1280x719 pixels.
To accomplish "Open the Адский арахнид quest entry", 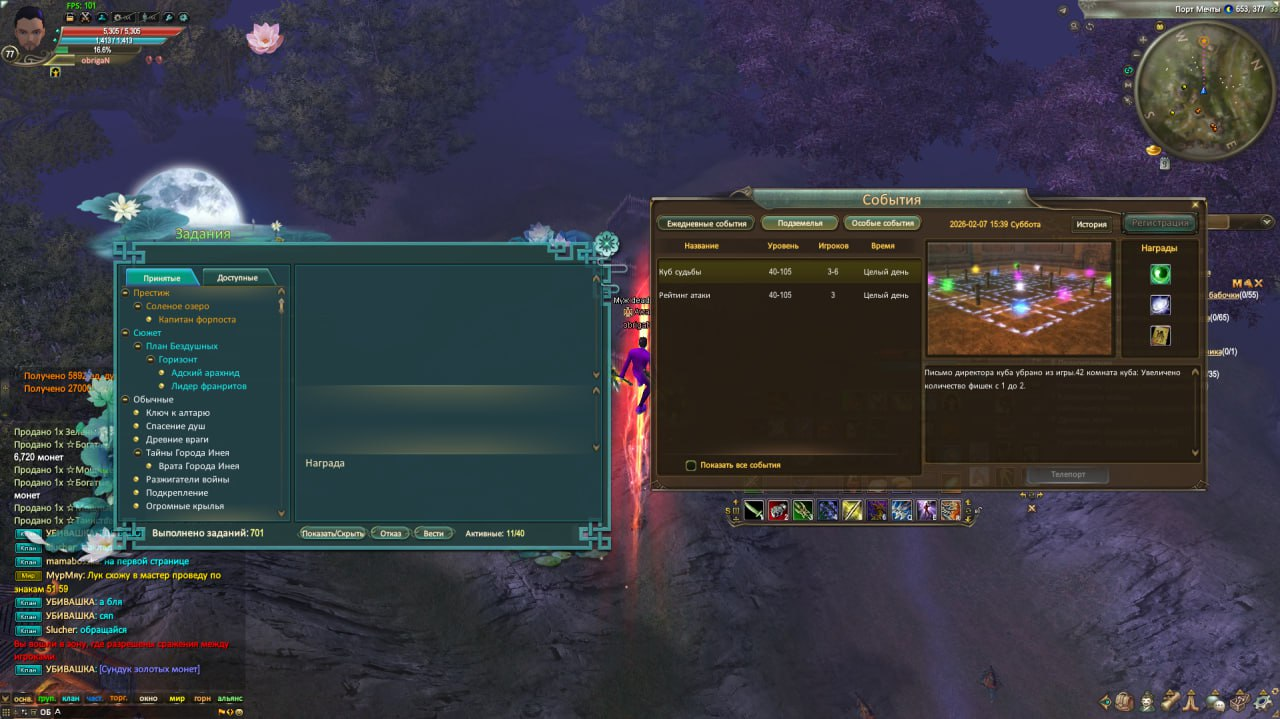I will pos(205,373).
